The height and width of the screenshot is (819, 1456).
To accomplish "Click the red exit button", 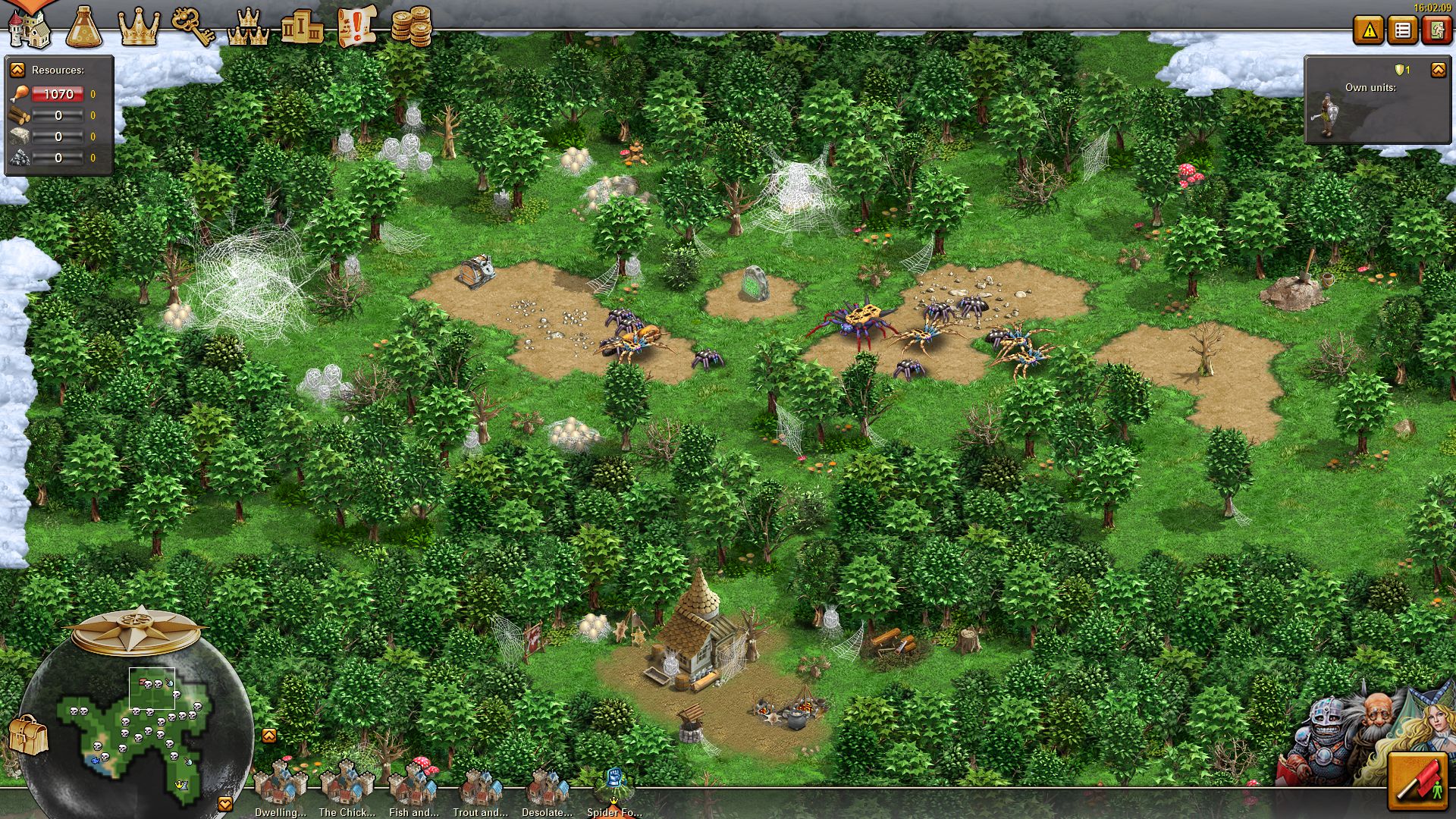I will (x=1436, y=30).
